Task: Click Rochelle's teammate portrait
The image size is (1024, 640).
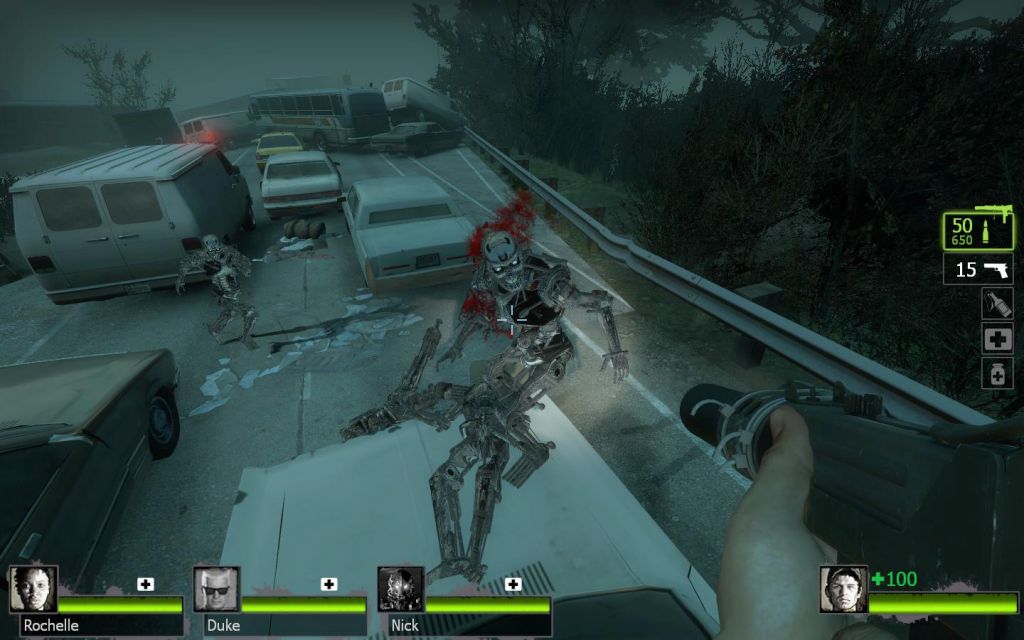Action: (33, 590)
